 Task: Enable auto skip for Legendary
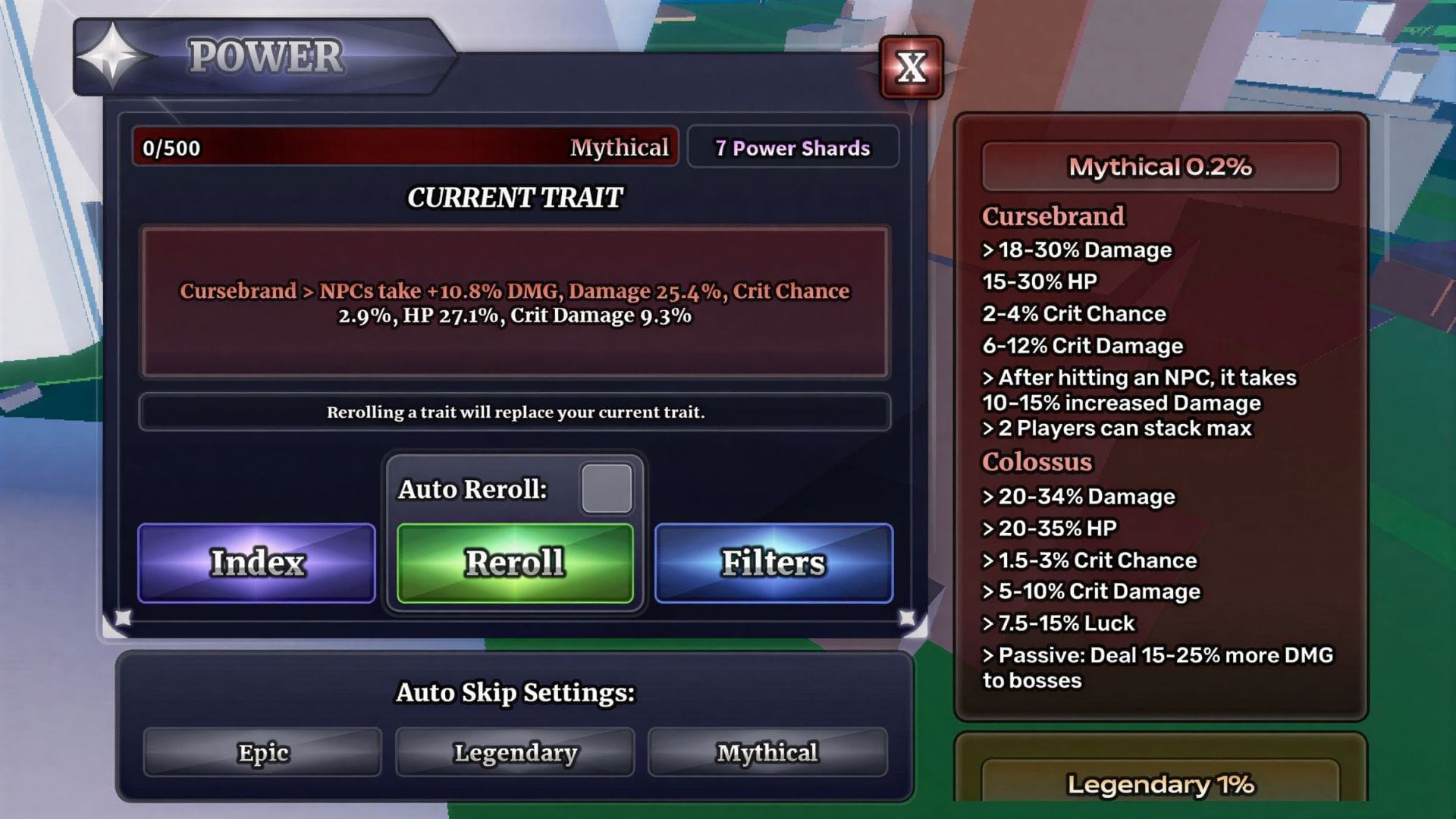pos(515,752)
